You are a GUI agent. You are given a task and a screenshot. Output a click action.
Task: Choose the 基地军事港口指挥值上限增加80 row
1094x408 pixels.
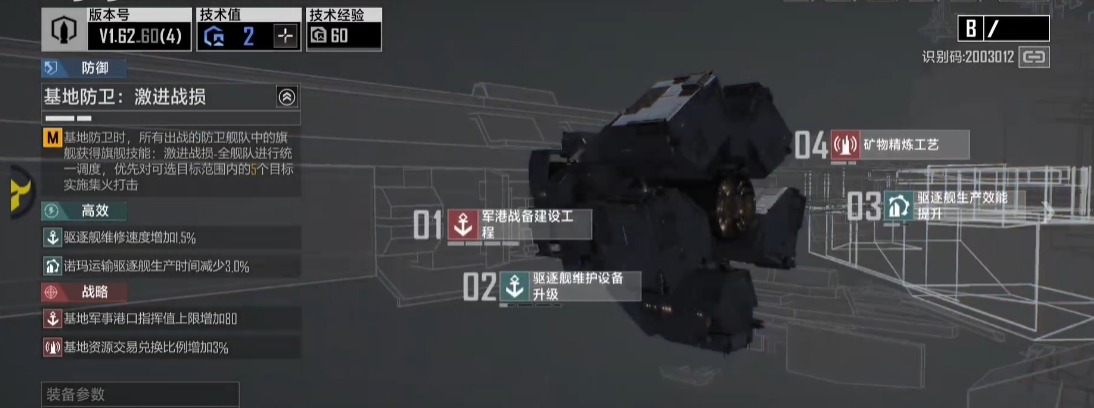(x=171, y=319)
